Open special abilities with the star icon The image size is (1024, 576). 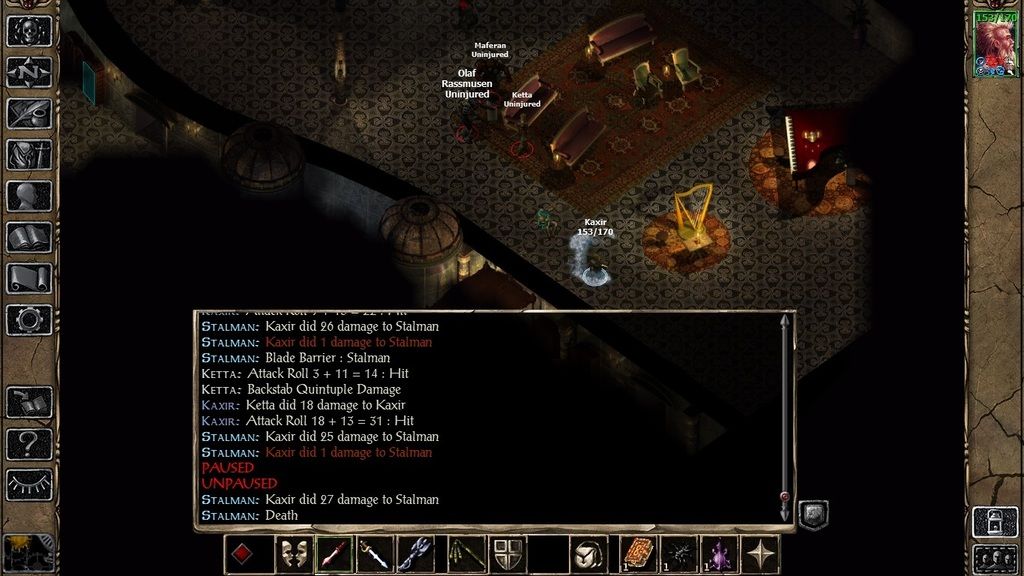point(760,554)
